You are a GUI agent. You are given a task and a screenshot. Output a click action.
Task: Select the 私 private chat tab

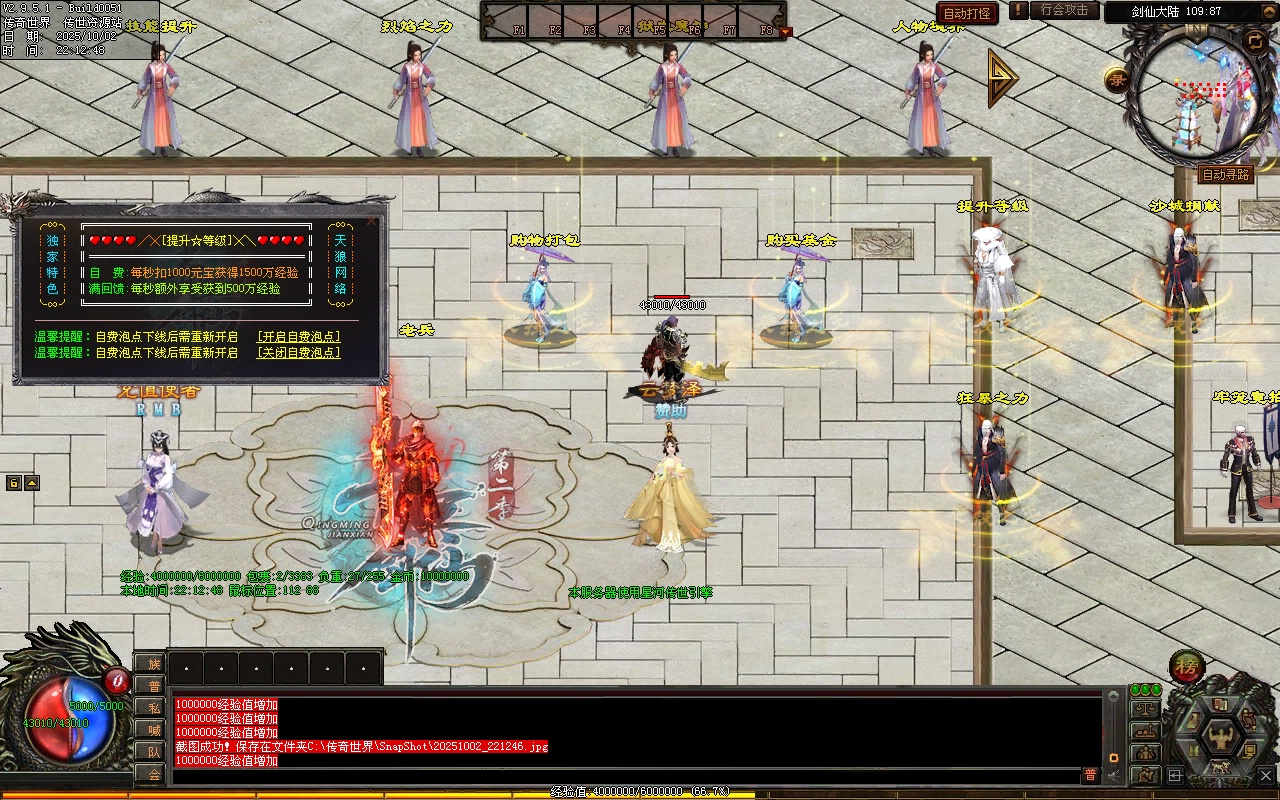[x=151, y=708]
